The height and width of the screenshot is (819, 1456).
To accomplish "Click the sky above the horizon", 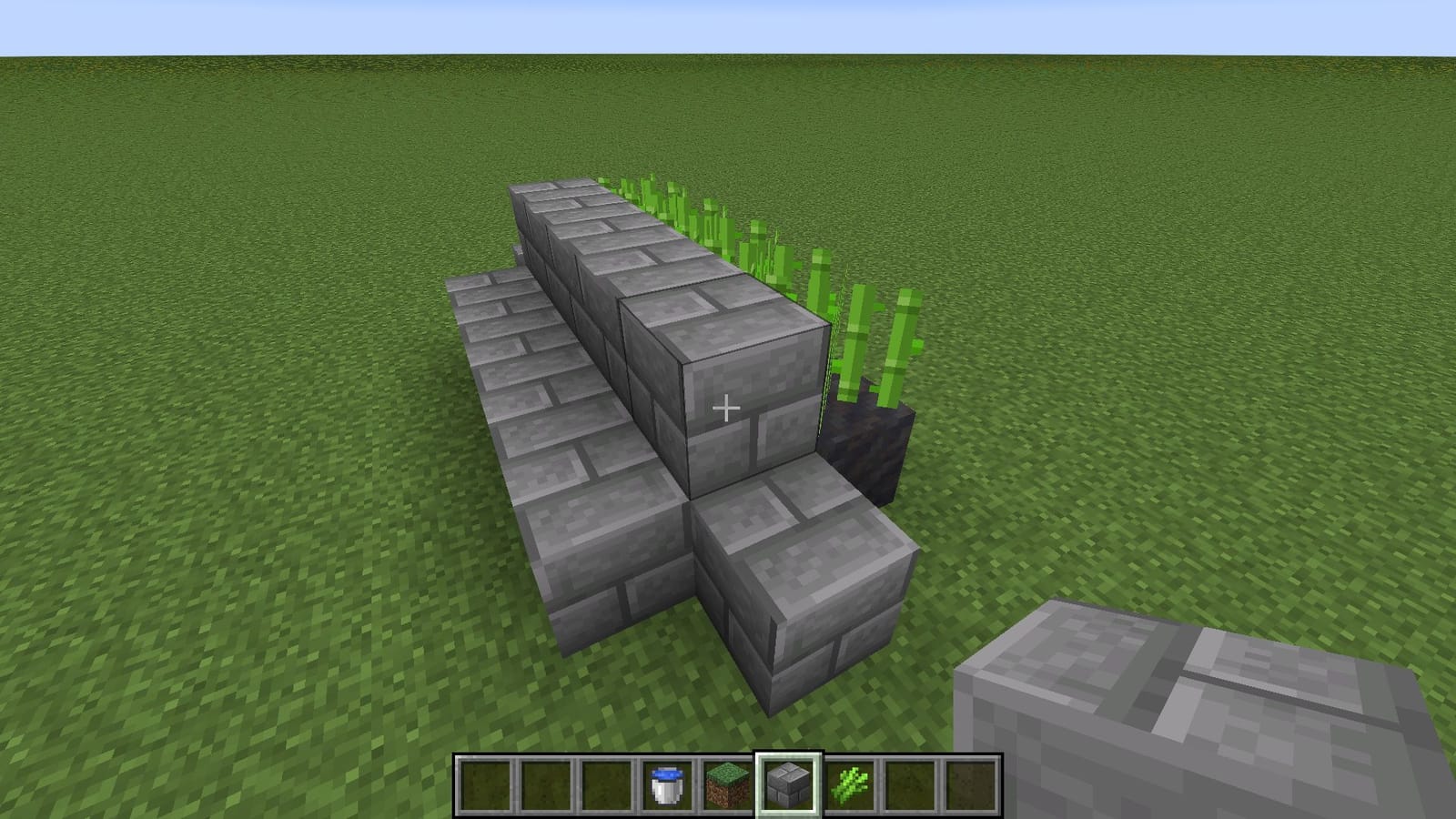I will point(728,23).
